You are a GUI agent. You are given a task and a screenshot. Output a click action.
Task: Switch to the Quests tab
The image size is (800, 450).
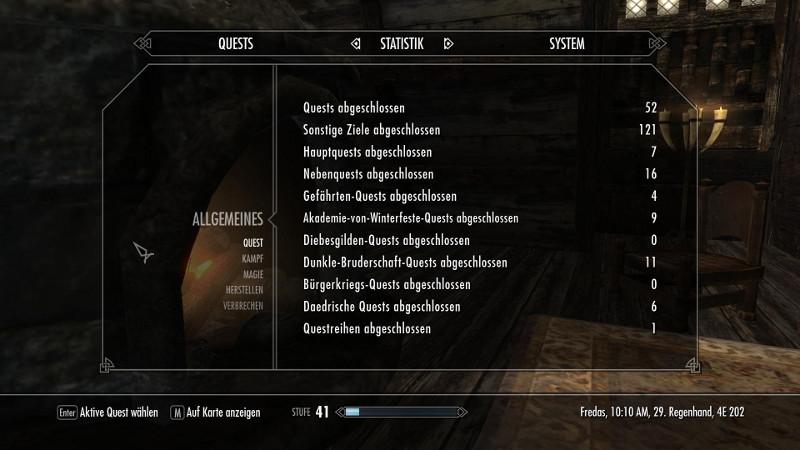(x=236, y=44)
